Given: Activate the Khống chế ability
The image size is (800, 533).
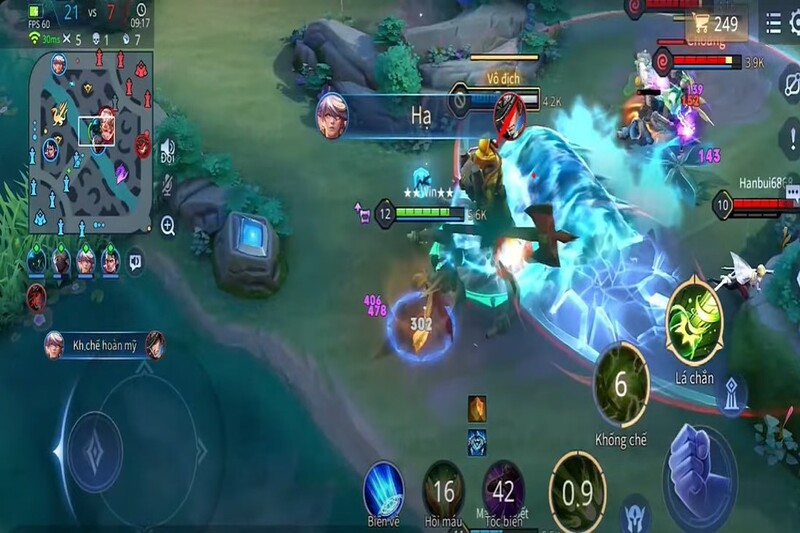Looking at the screenshot, I should pos(620,385).
